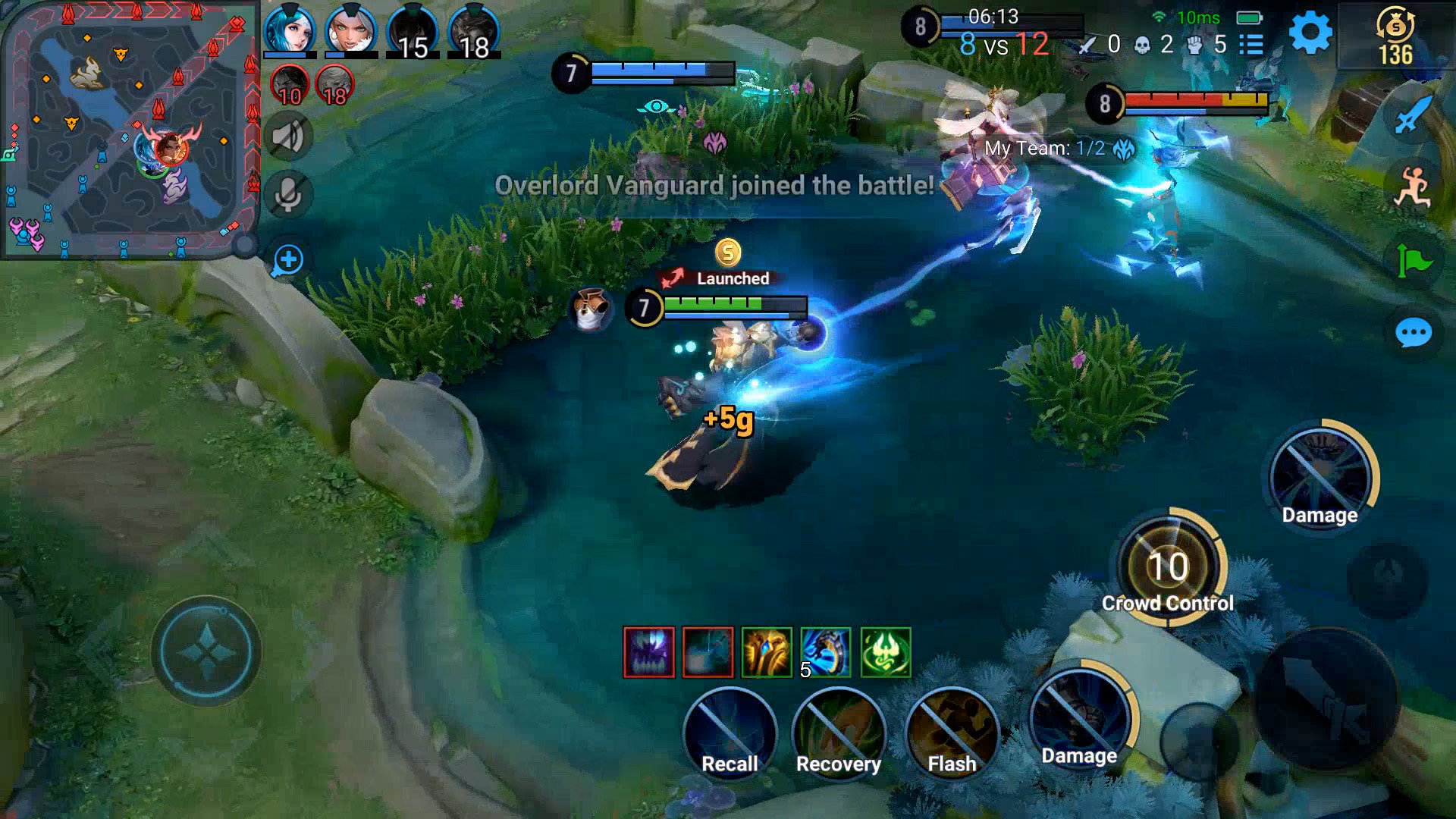Select the green trident item slot

click(x=886, y=652)
